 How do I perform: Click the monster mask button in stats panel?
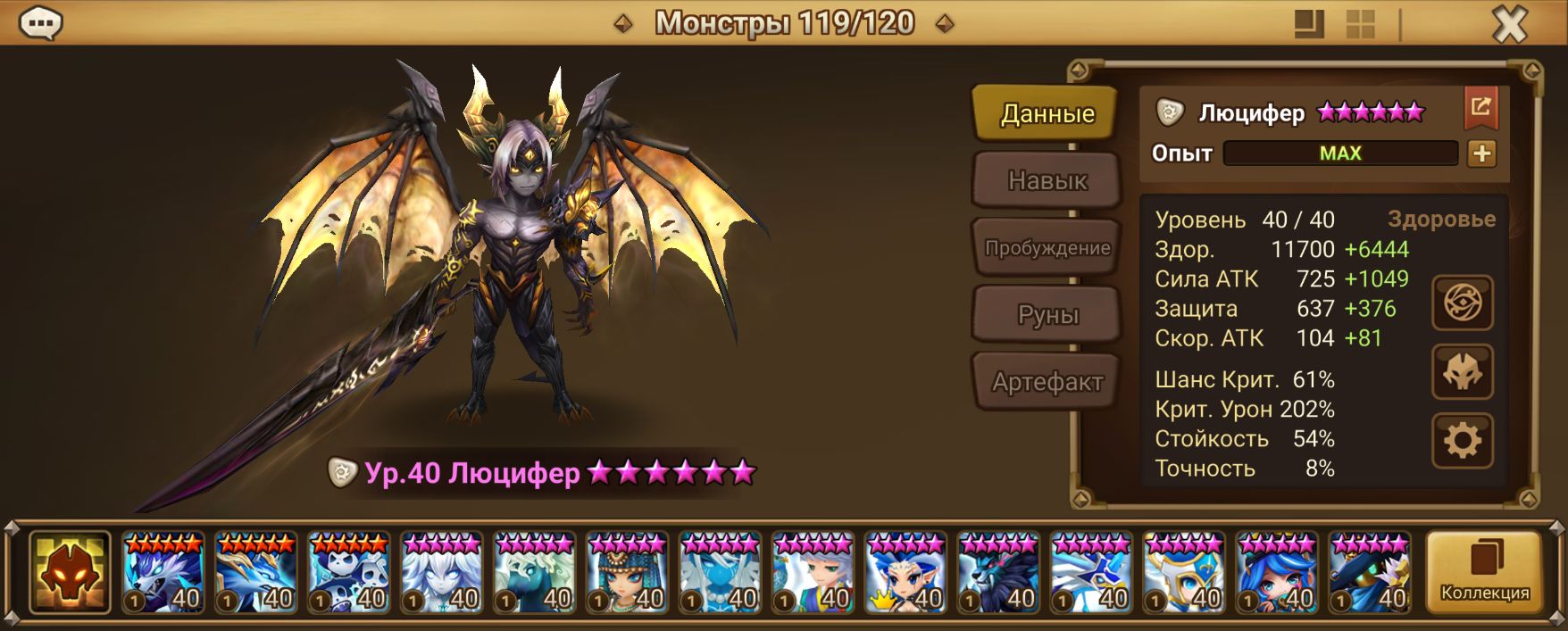tap(1462, 372)
